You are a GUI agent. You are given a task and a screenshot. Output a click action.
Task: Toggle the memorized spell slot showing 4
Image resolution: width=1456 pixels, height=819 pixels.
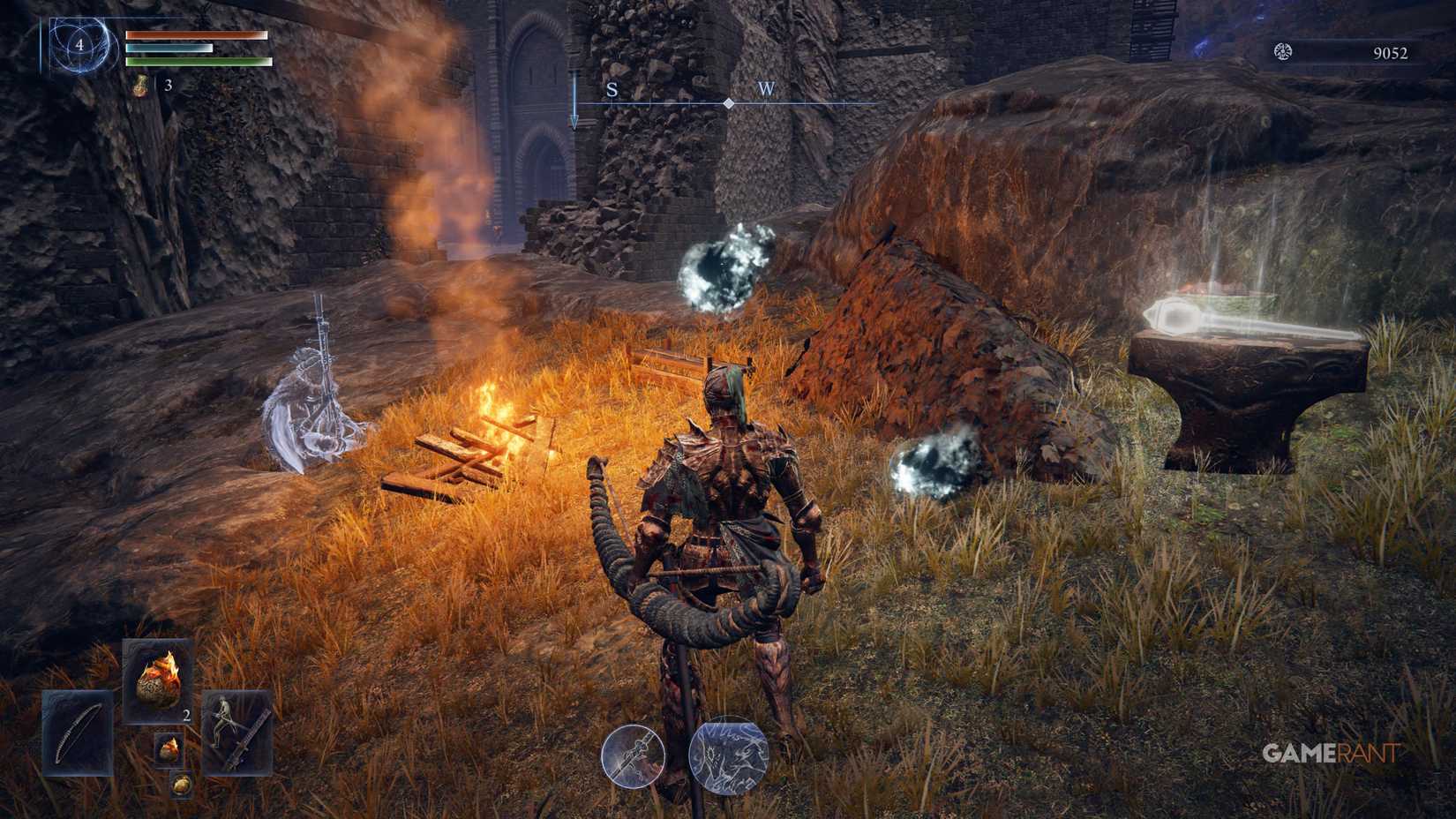coord(80,46)
